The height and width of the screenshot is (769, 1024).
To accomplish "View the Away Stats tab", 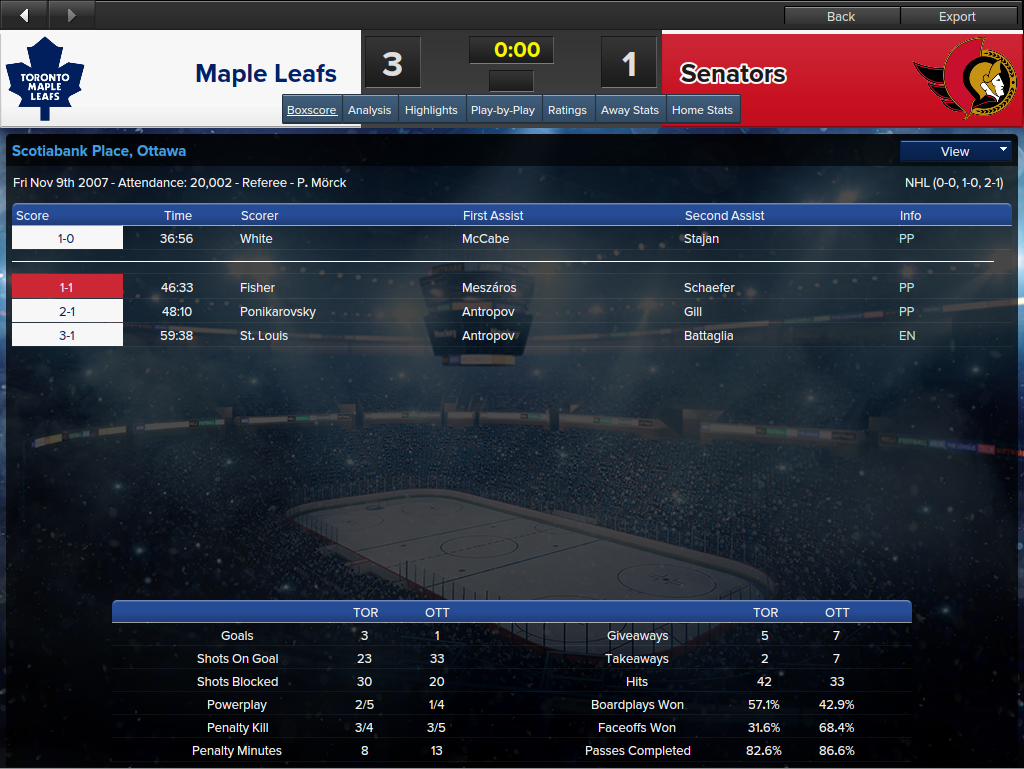I will pyautogui.click(x=630, y=110).
